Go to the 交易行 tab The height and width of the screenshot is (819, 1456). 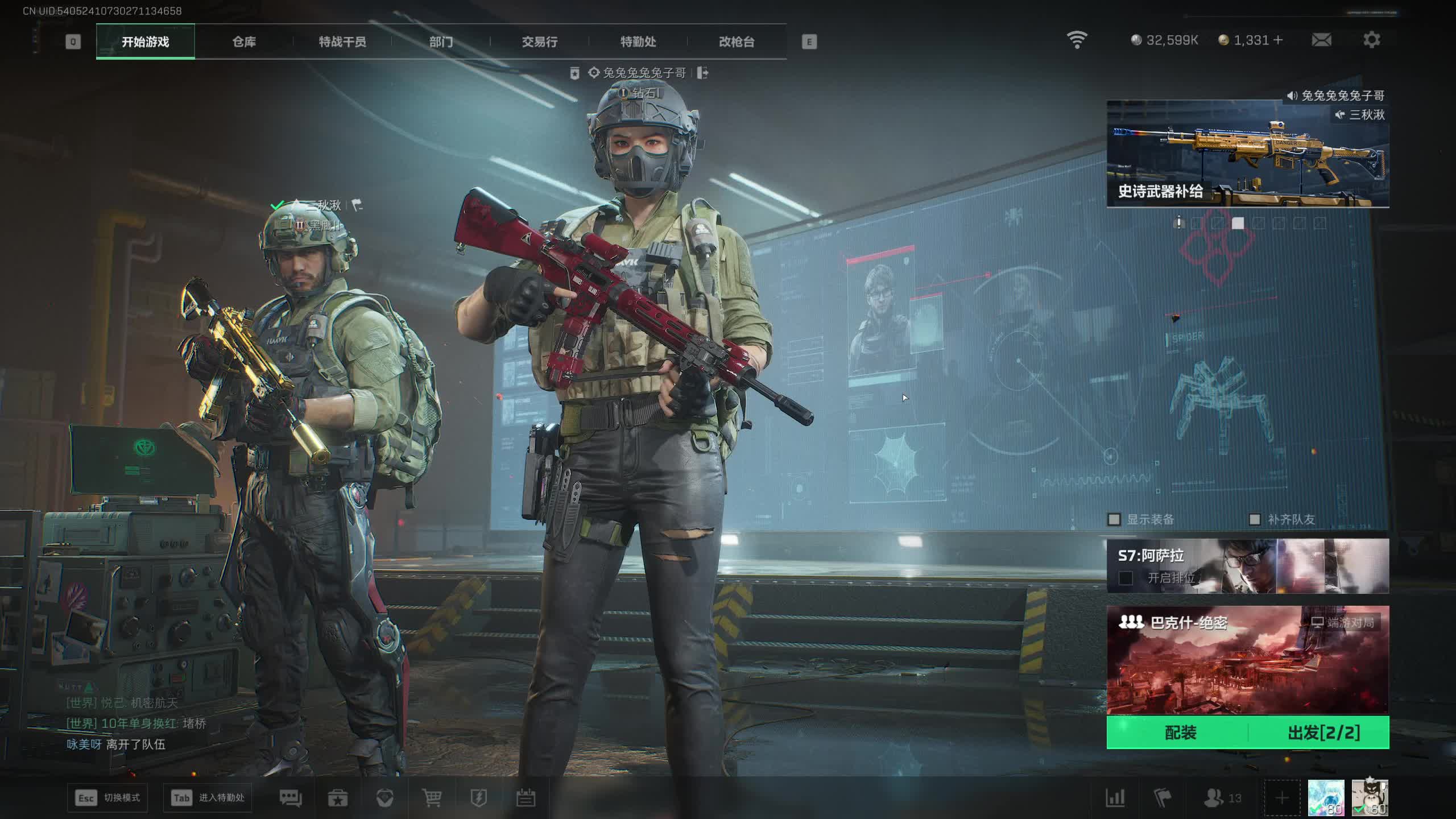coord(539,42)
